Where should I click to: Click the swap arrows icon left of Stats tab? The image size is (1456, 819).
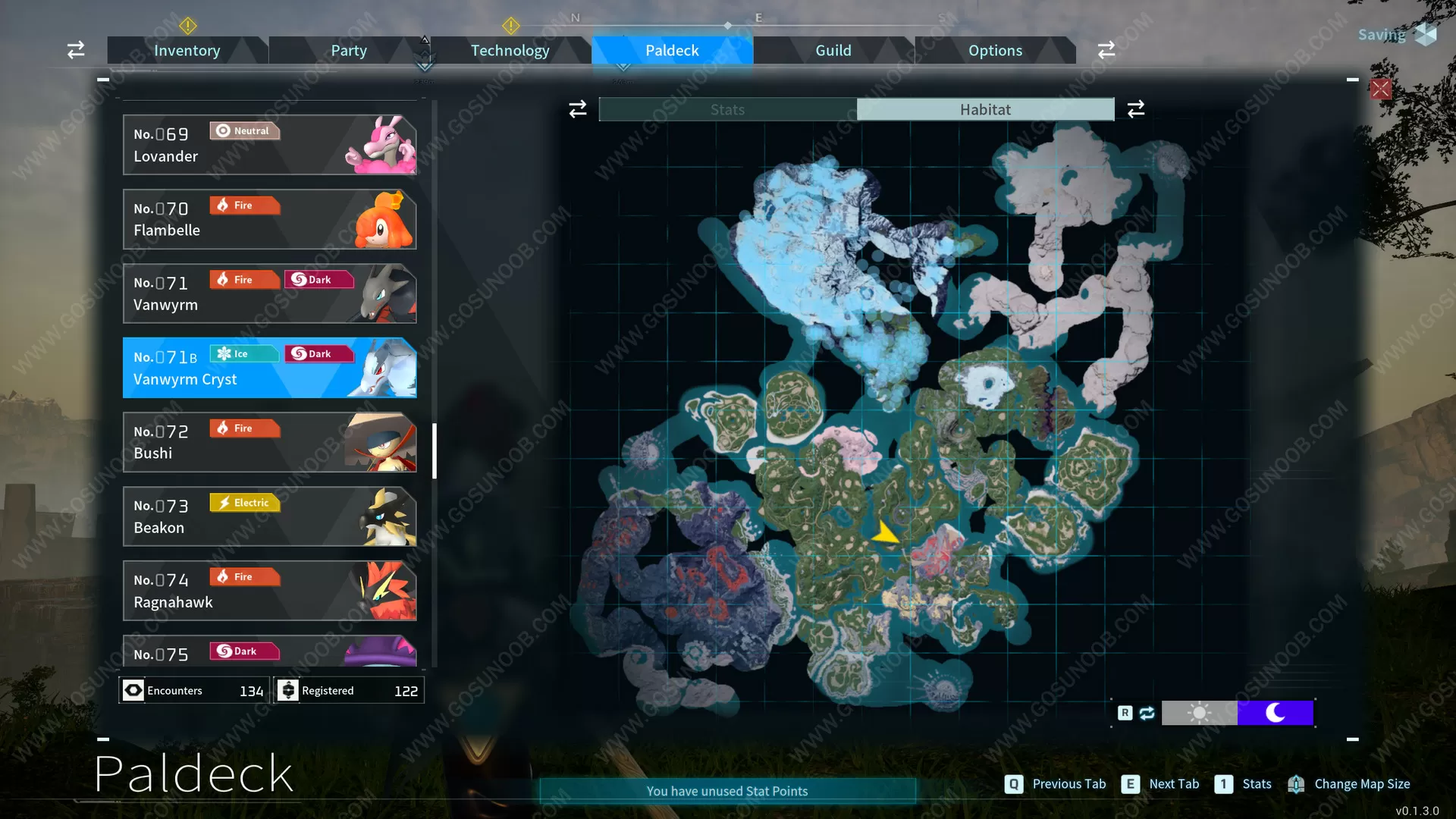577,108
